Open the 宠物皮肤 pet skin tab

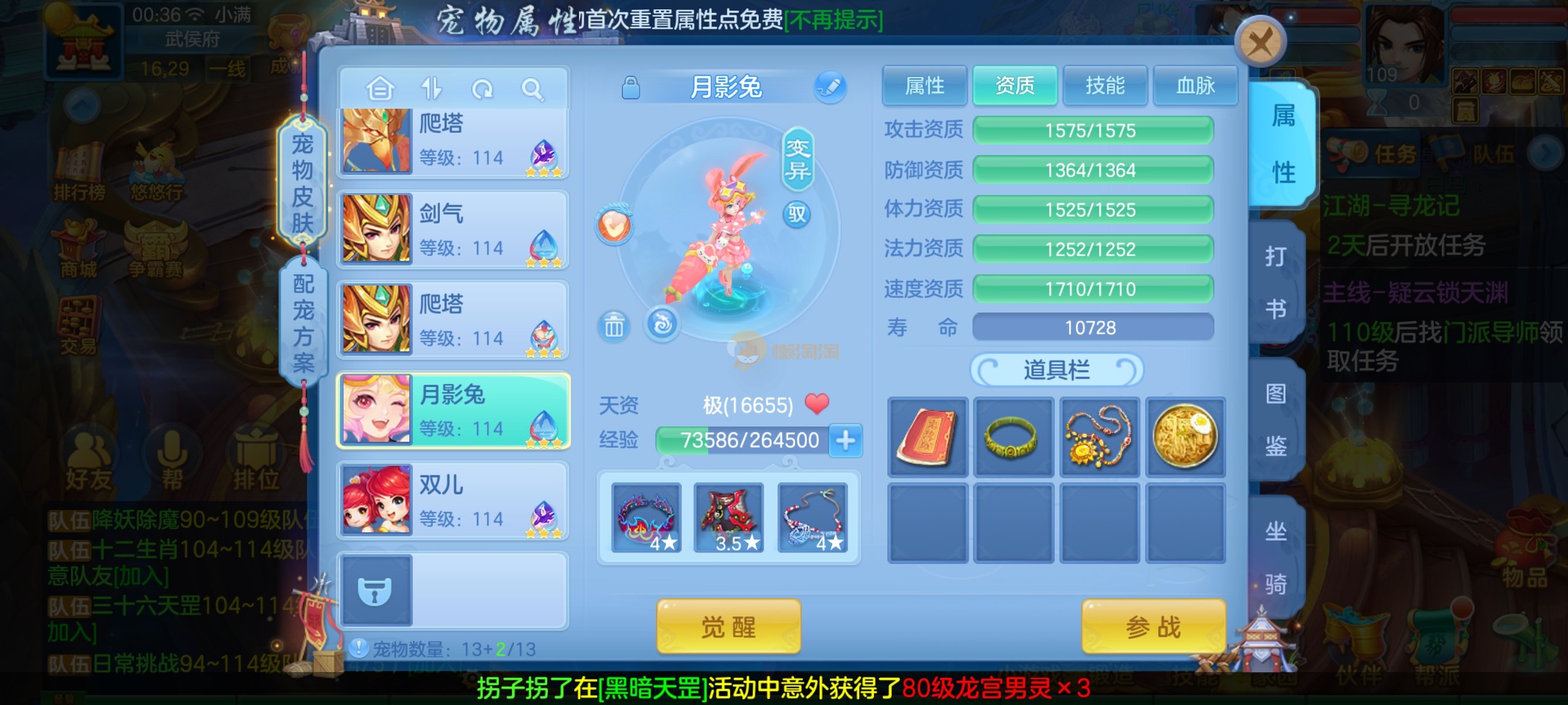pos(302,182)
